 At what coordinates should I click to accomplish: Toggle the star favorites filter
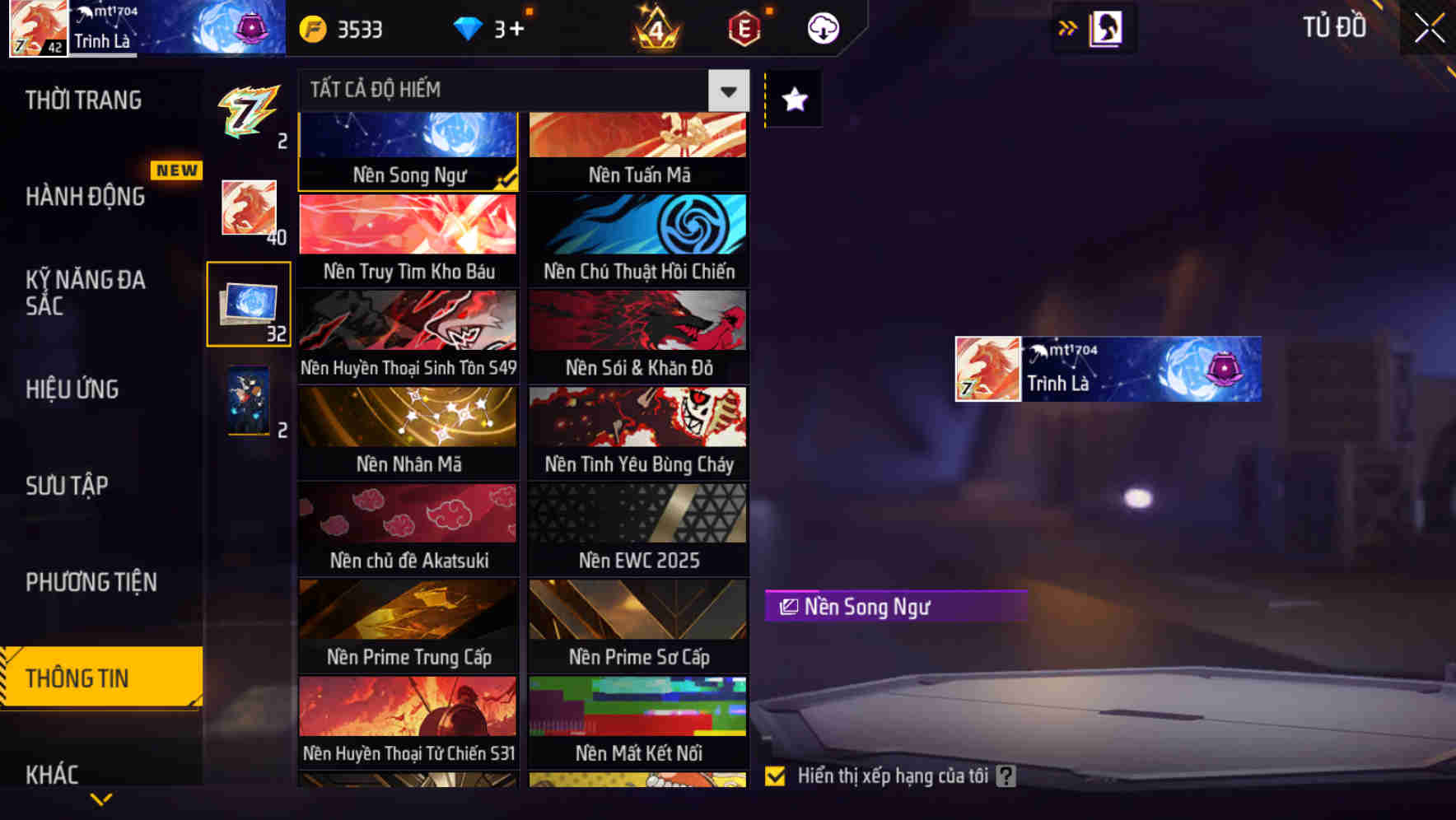(793, 100)
